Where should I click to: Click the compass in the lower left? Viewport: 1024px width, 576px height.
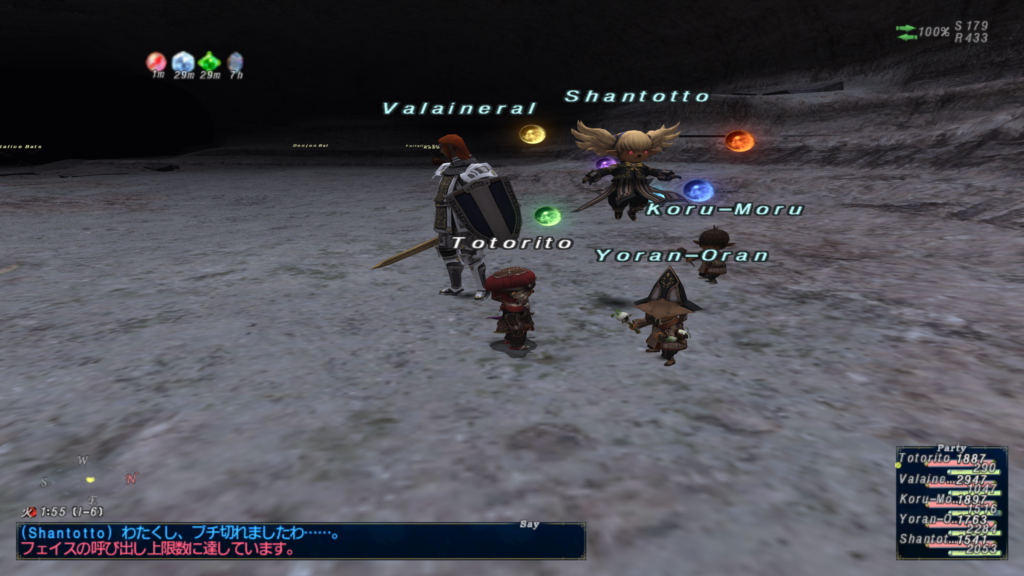(90, 479)
